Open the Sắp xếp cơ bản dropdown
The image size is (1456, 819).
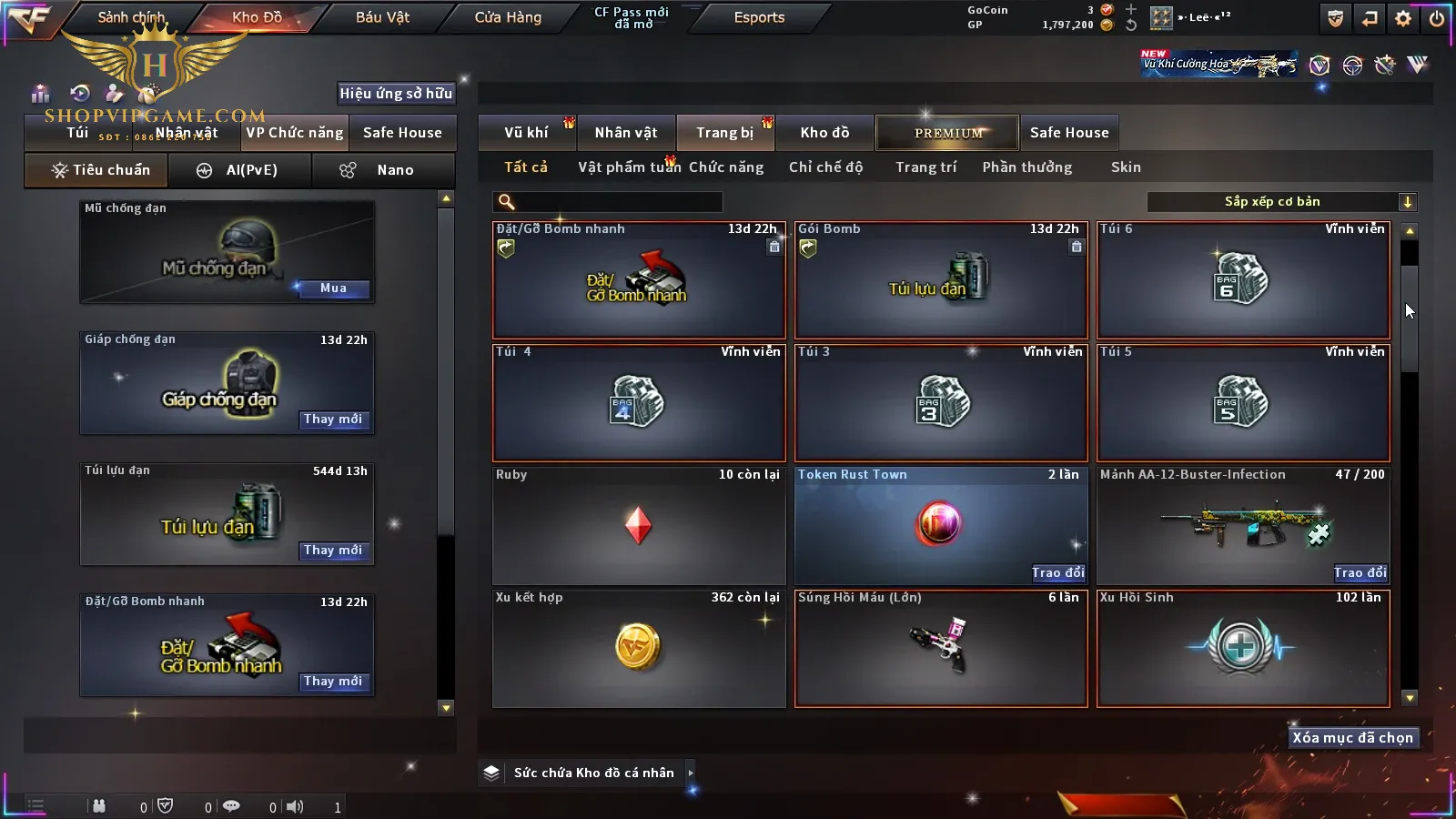1281,202
